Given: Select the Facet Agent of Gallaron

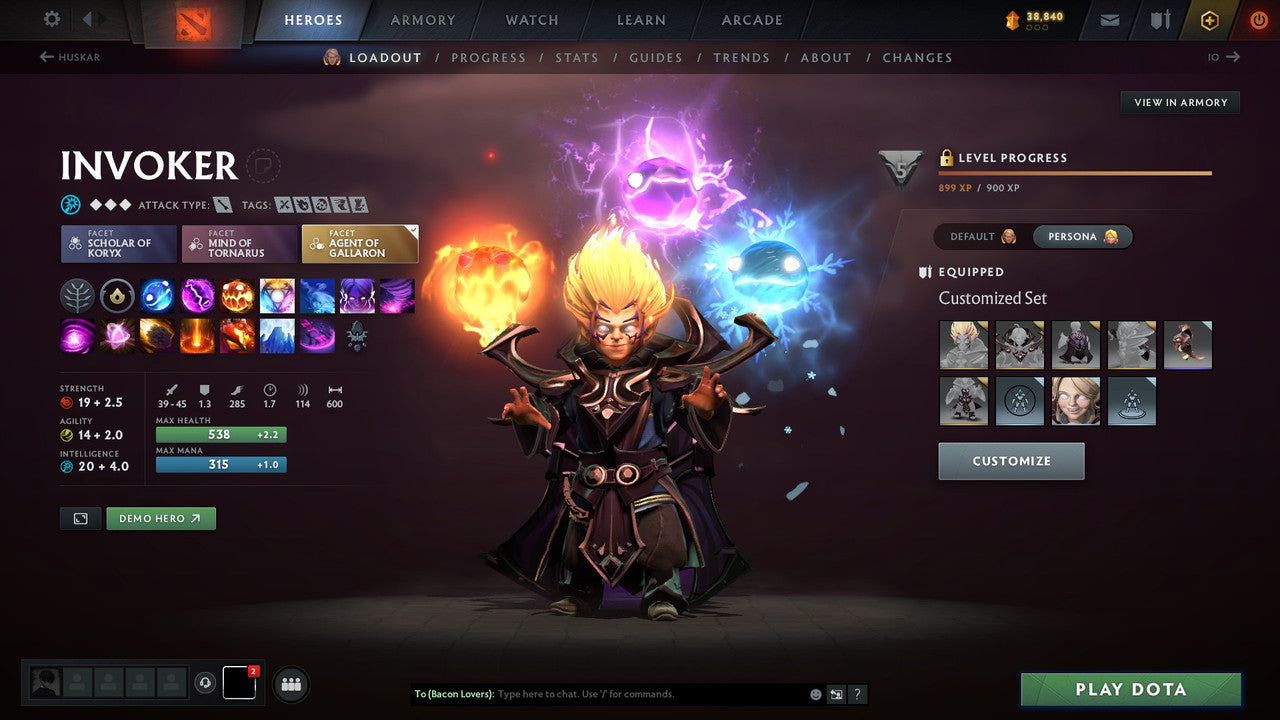Looking at the screenshot, I should [360, 243].
